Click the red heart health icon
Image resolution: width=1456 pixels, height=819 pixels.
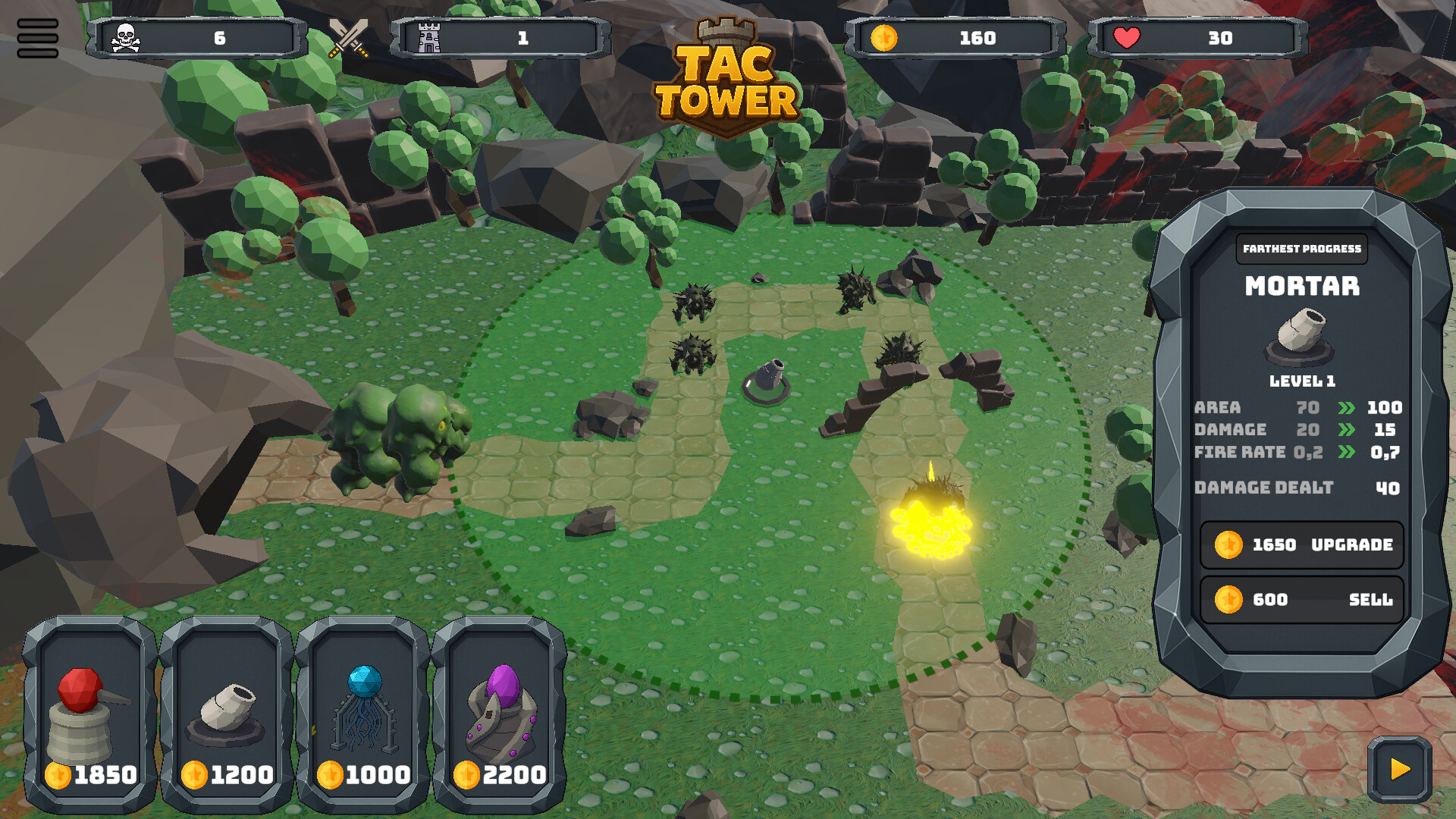(1127, 36)
